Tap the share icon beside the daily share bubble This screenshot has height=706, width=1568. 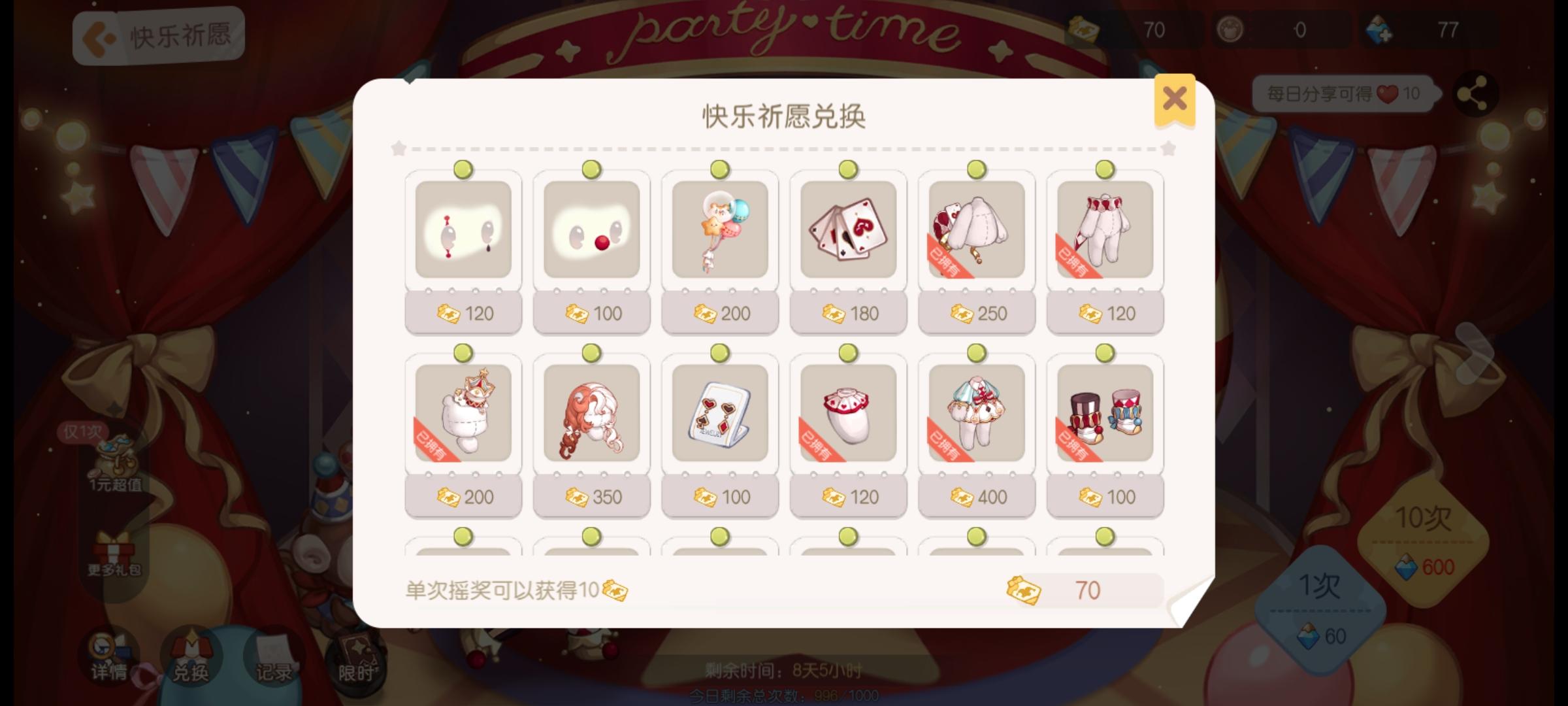1475,93
